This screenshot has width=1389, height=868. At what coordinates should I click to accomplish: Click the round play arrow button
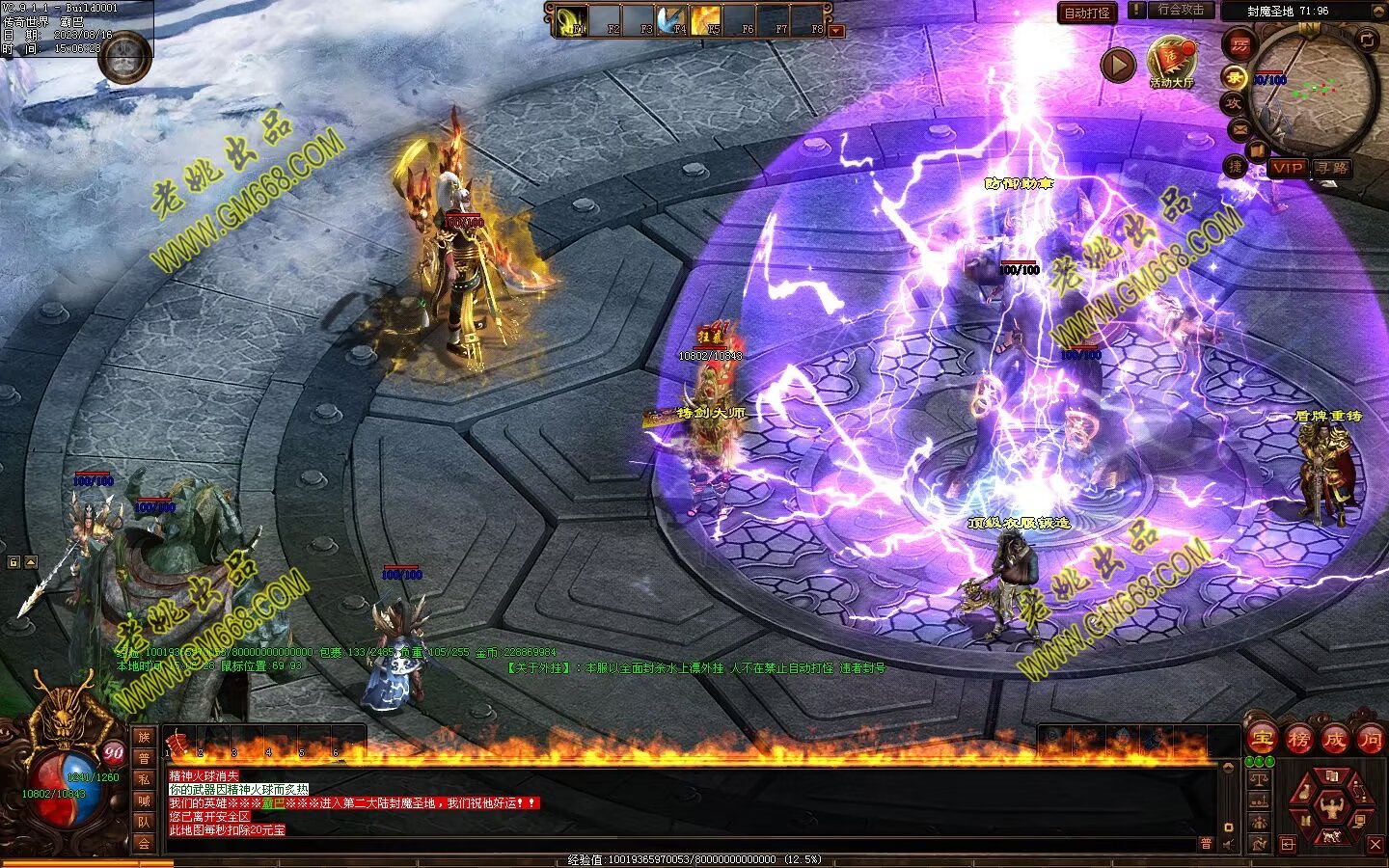point(1118,65)
